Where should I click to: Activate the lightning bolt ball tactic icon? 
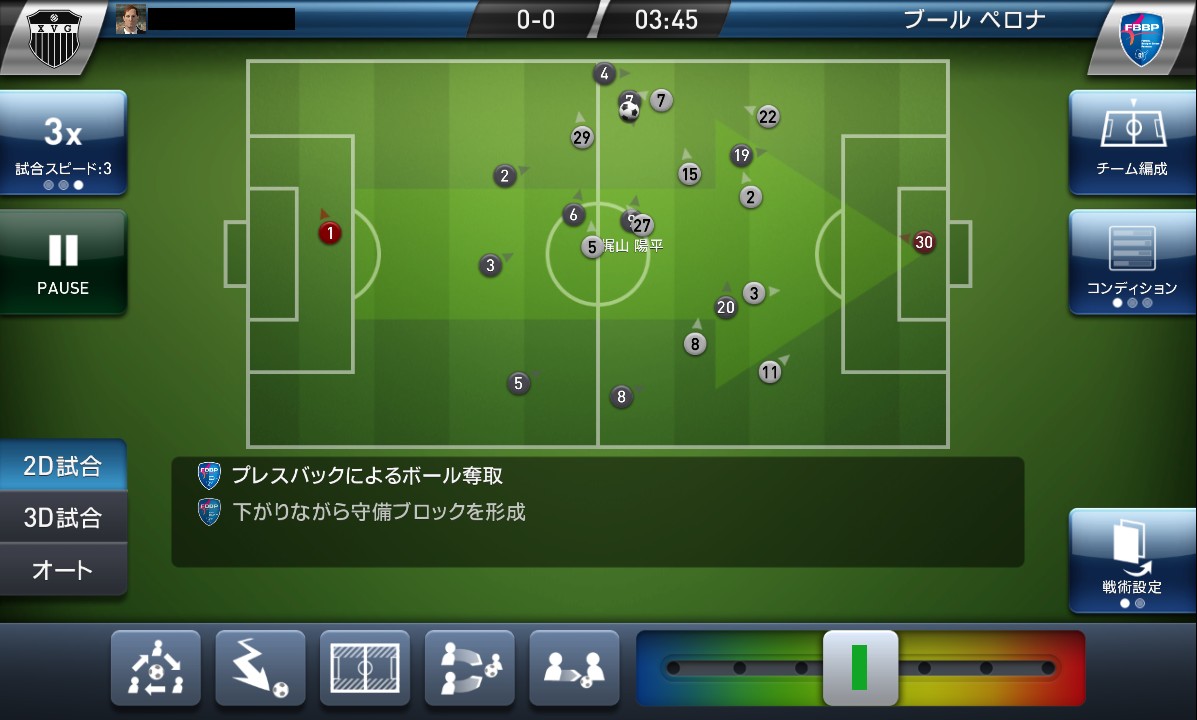pos(260,668)
